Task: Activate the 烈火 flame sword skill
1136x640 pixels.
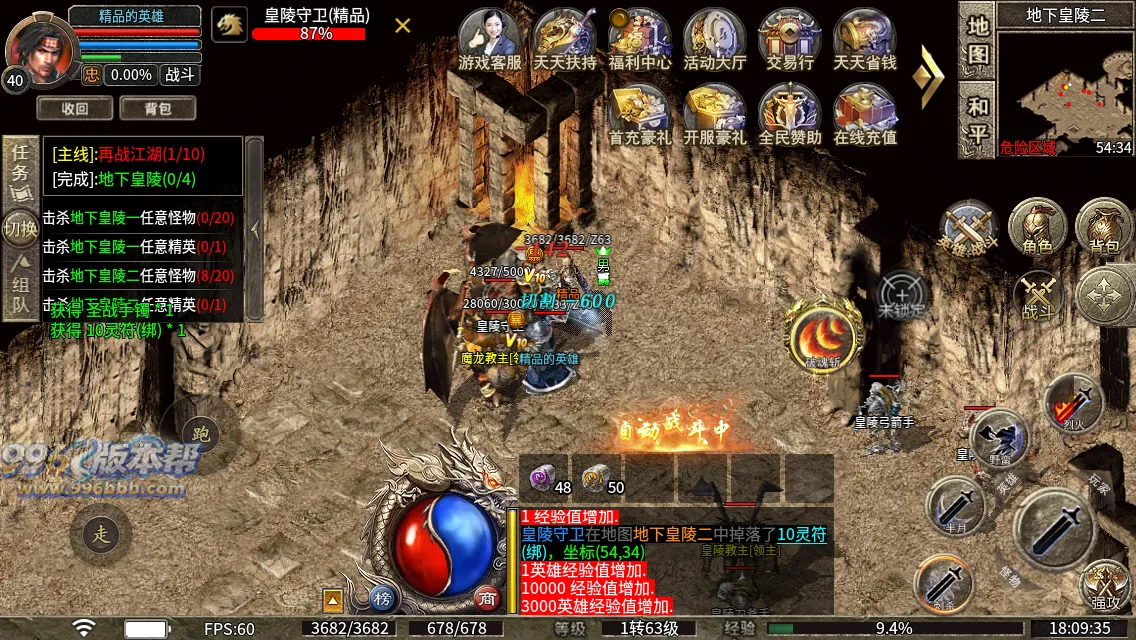Action: [x=1073, y=403]
